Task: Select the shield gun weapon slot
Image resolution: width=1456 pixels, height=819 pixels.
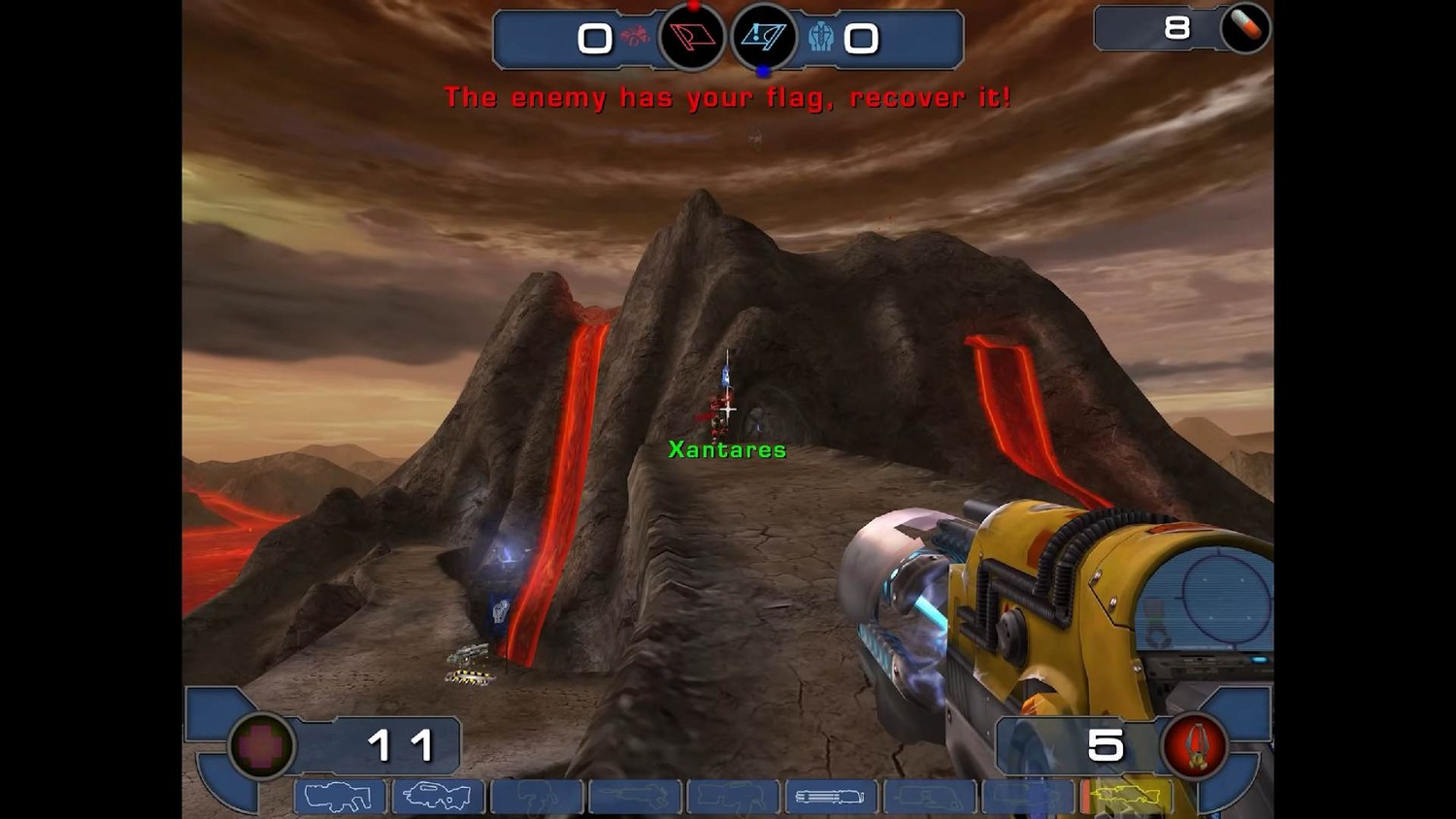Action: pyautogui.click(x=339, y=797)
